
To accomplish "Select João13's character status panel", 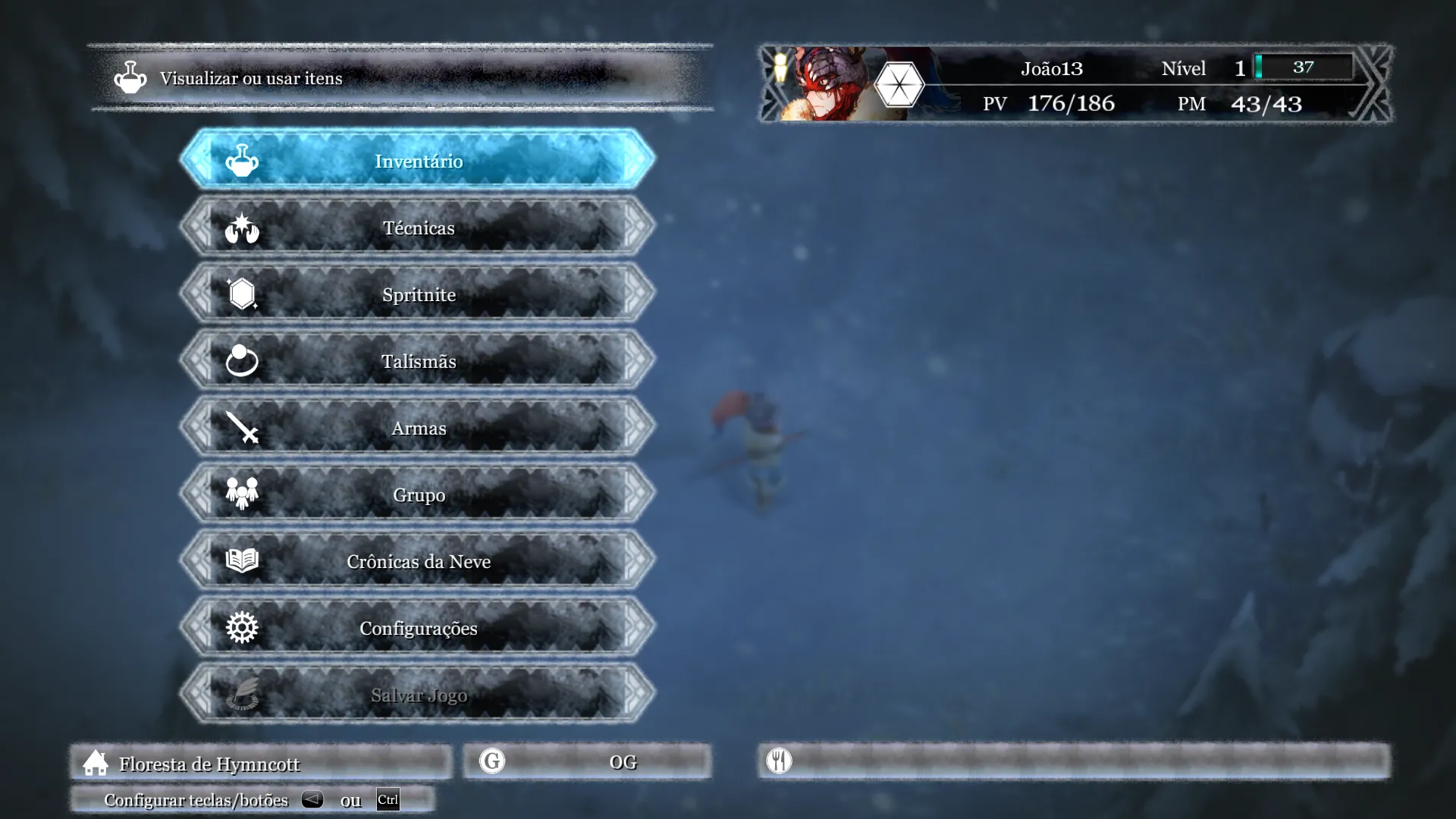I will pyautogui.click(x=1075, y=85).
